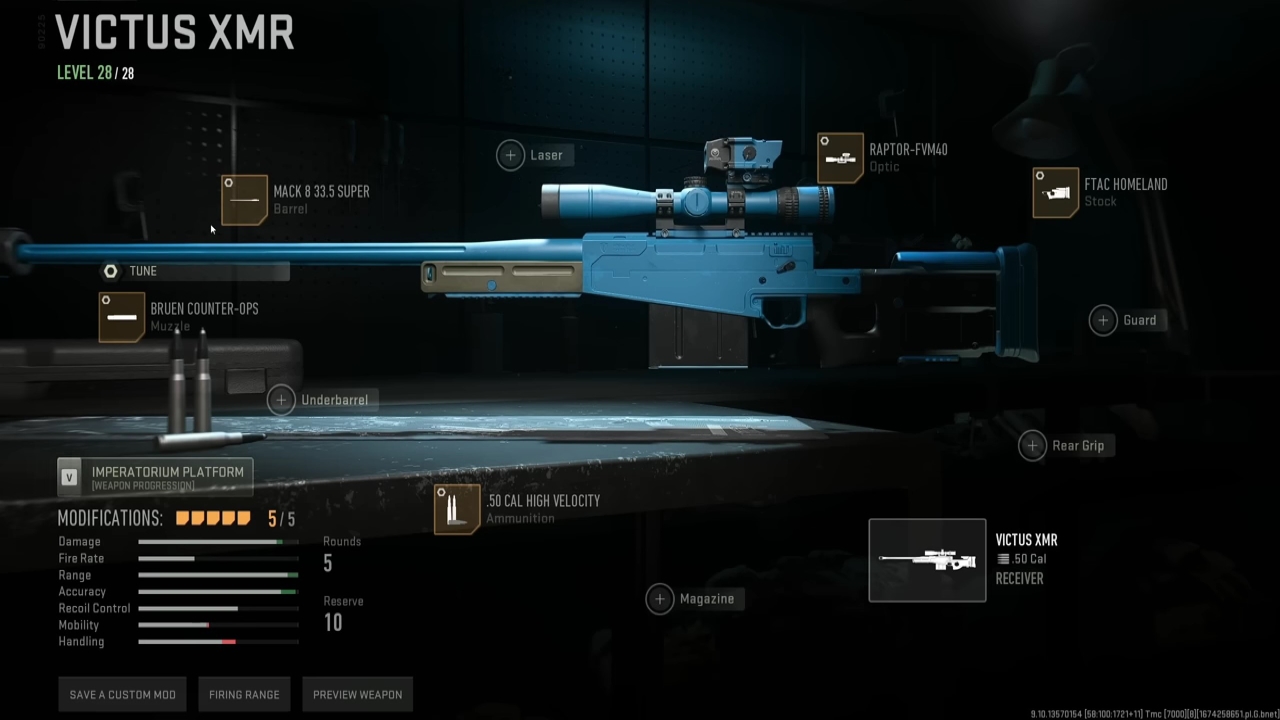This screenshot has height=720, width=1280.
Task: Open the VICTUS XMR receiver thumbnail
Action: point(927,560)
